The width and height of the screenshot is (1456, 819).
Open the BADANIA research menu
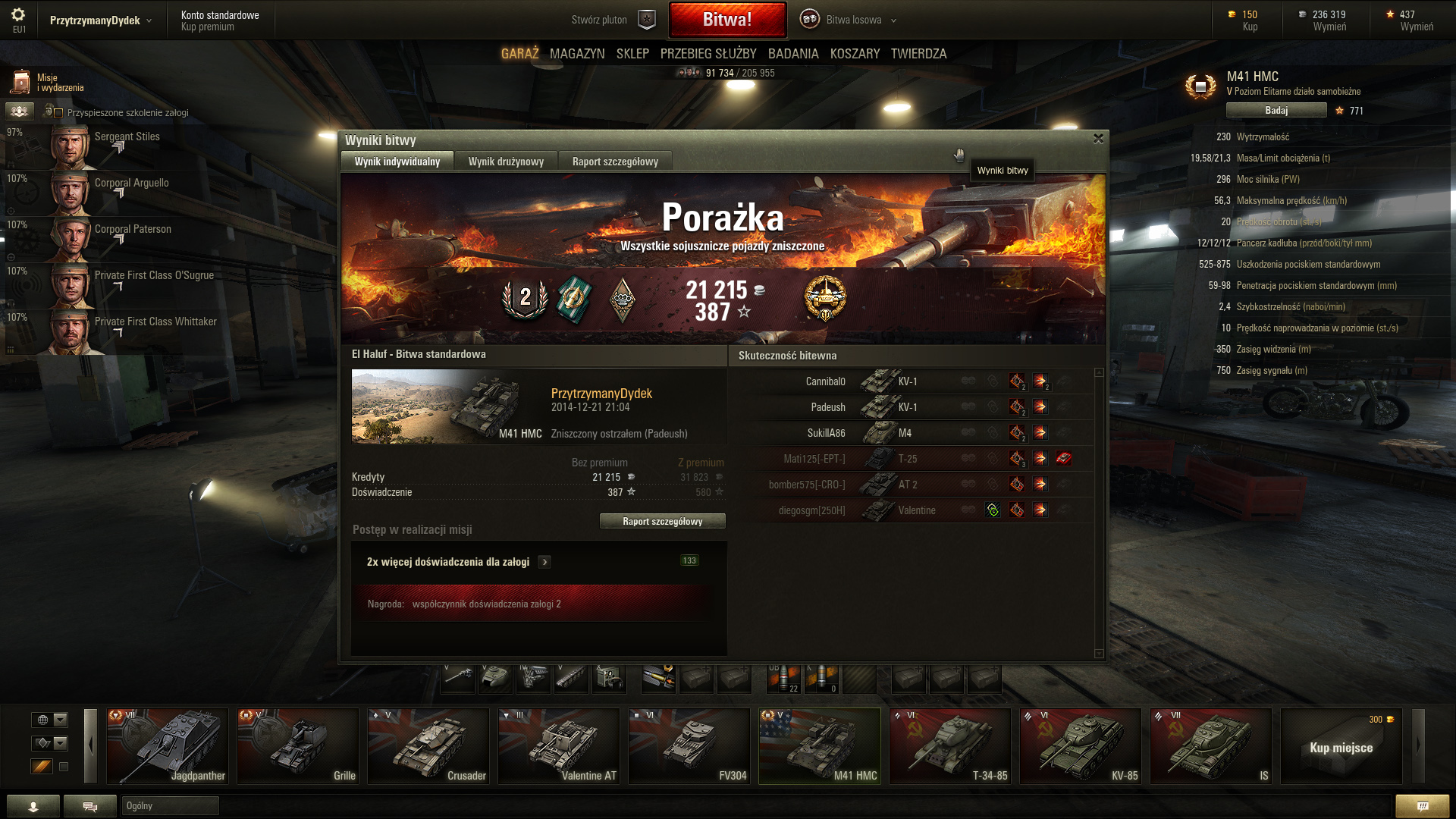pos(793,54)
